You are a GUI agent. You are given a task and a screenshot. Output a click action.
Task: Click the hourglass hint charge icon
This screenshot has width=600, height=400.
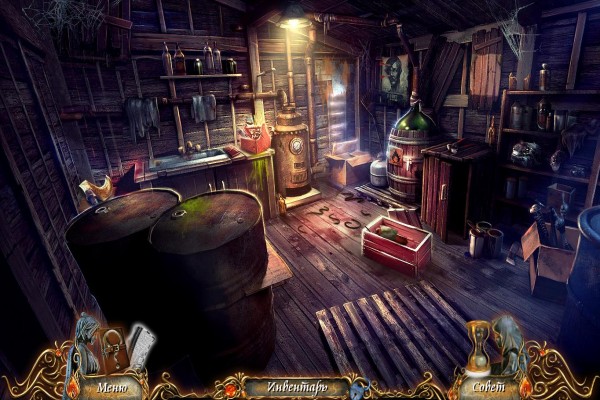pyautogui.click(x=481, y=347)
